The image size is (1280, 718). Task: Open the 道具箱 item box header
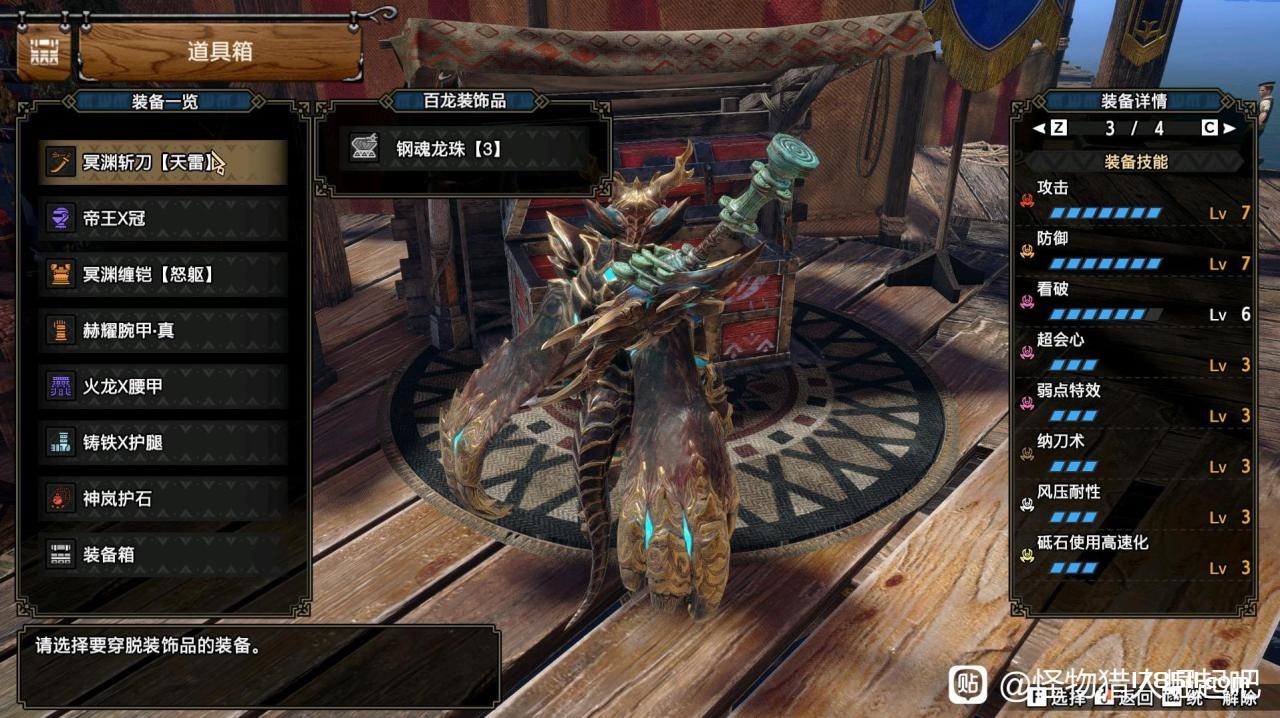pyautogui.click(x=220, y=52)
